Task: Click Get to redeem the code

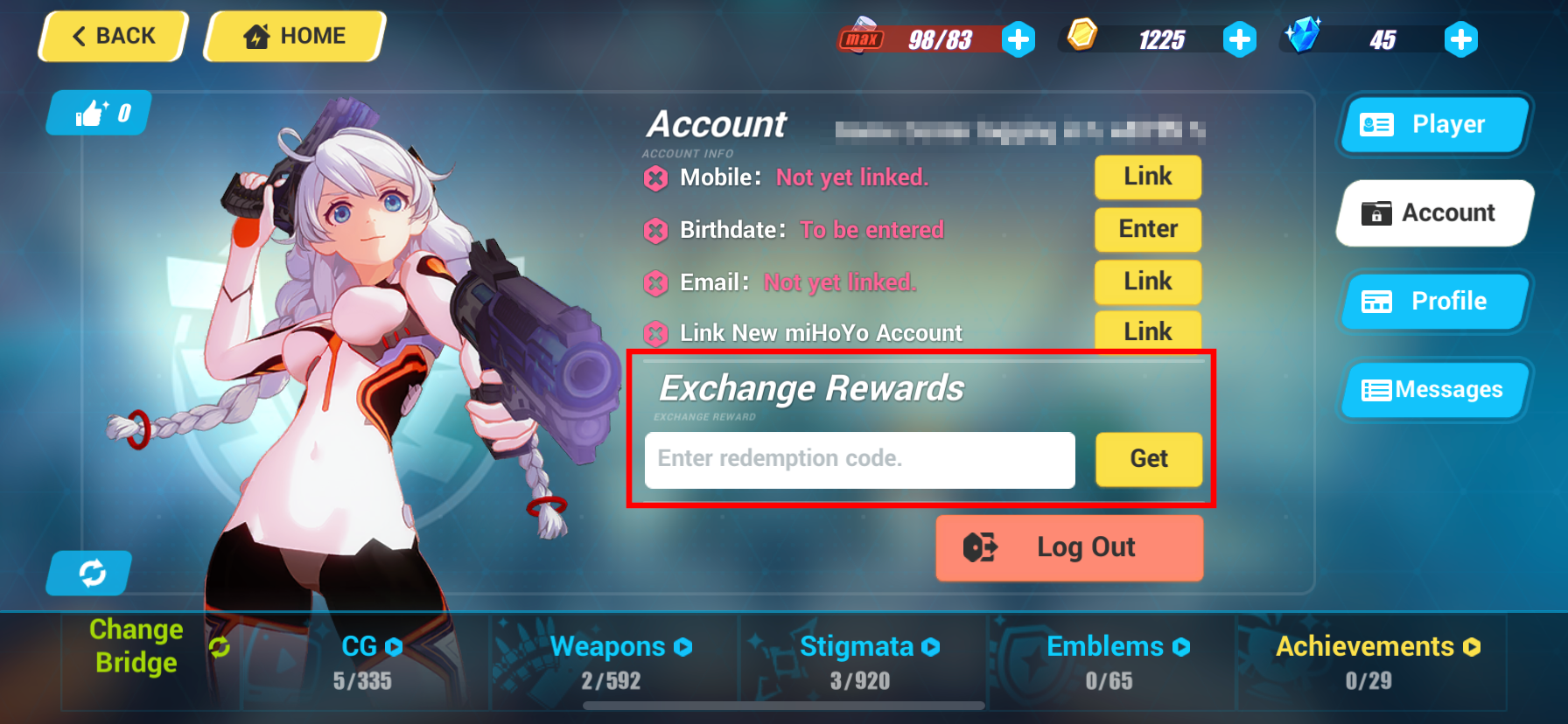Action: click(x=1149, y=459)
